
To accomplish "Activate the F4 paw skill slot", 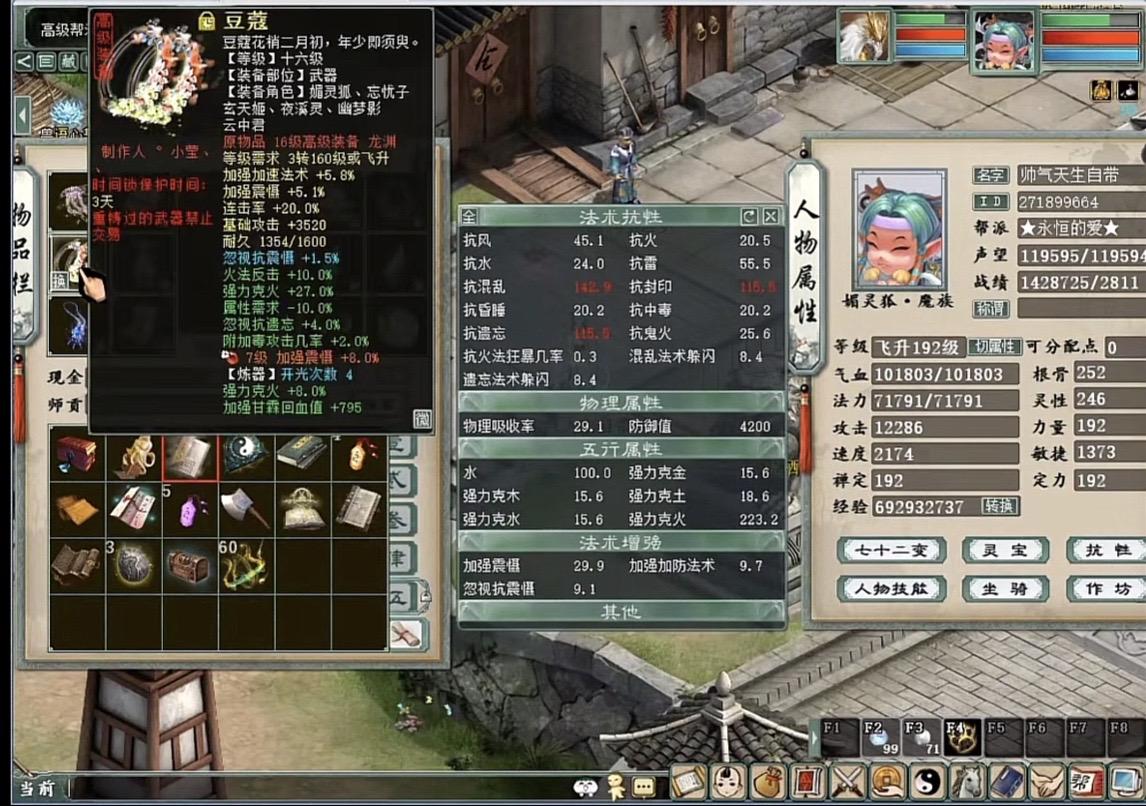I will 961,738.
